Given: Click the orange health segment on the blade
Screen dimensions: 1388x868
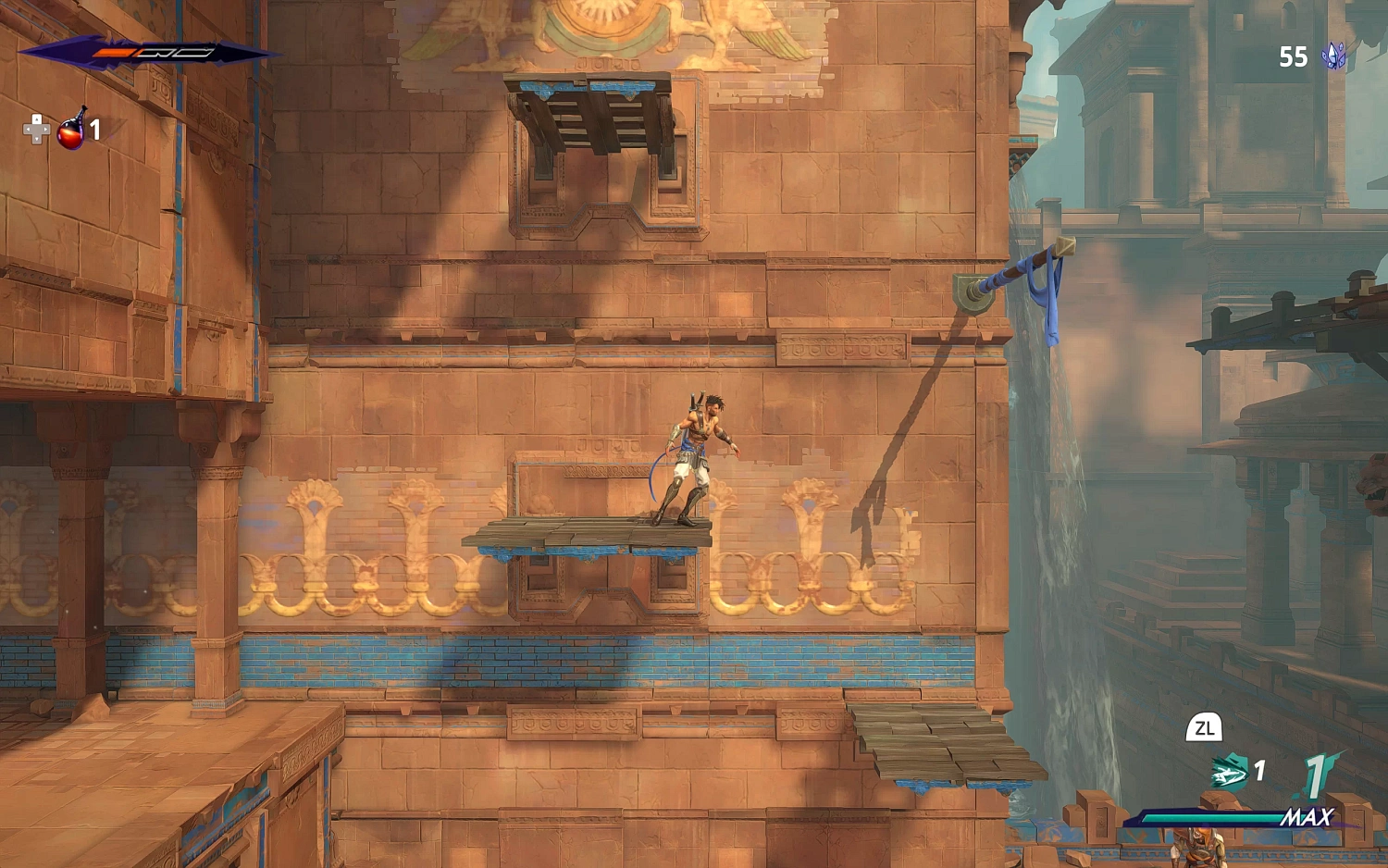Looking at the screenshot, I should (111, 53).
